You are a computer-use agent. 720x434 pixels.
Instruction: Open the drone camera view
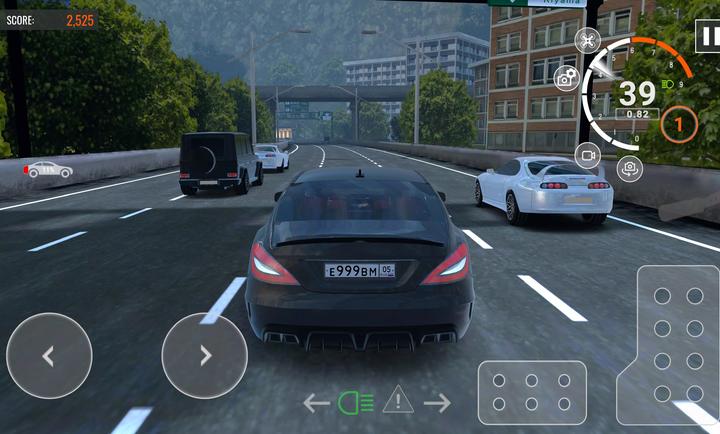coord(588,41)
